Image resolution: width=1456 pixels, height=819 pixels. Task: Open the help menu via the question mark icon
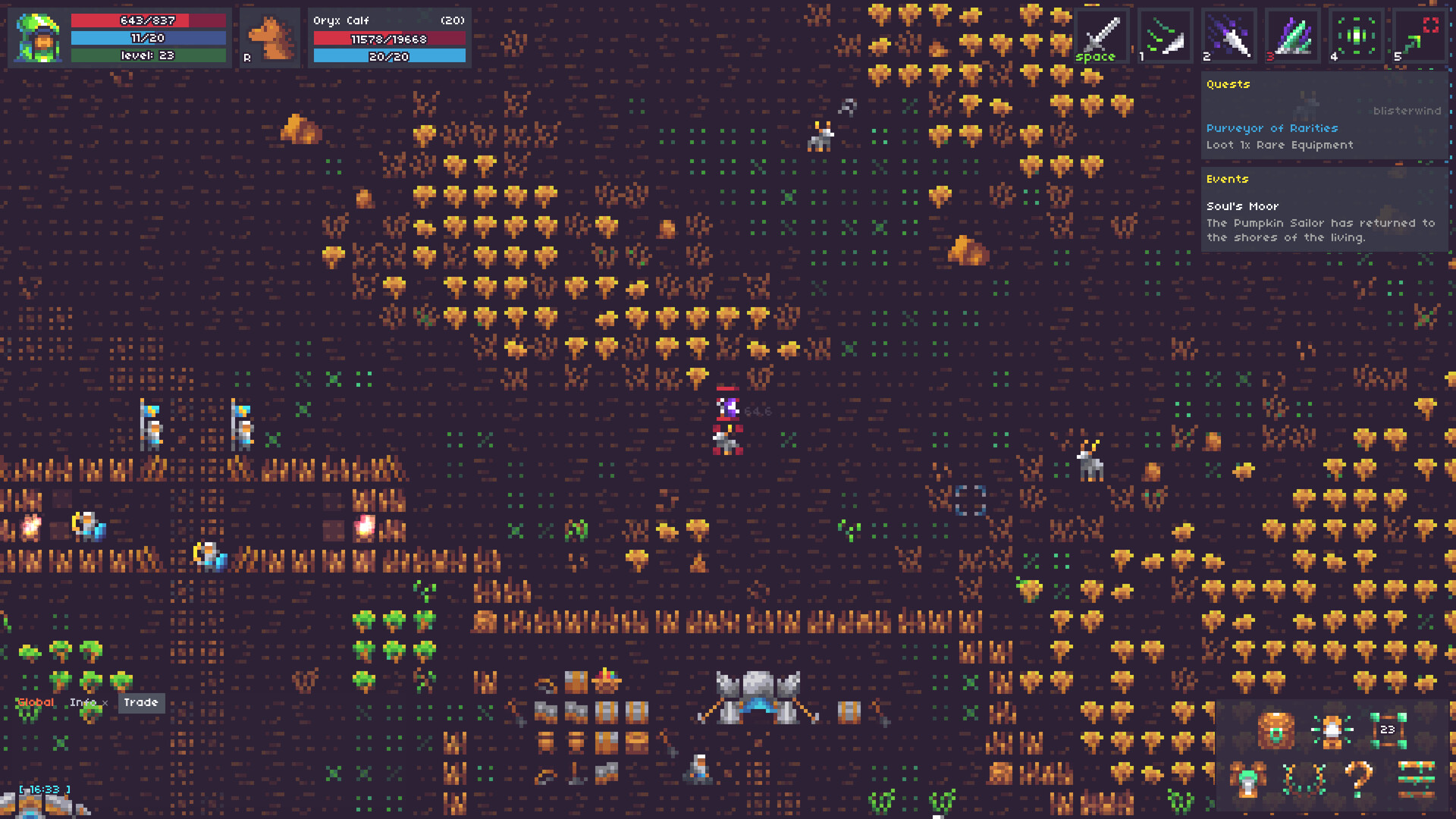[1357, 780]
